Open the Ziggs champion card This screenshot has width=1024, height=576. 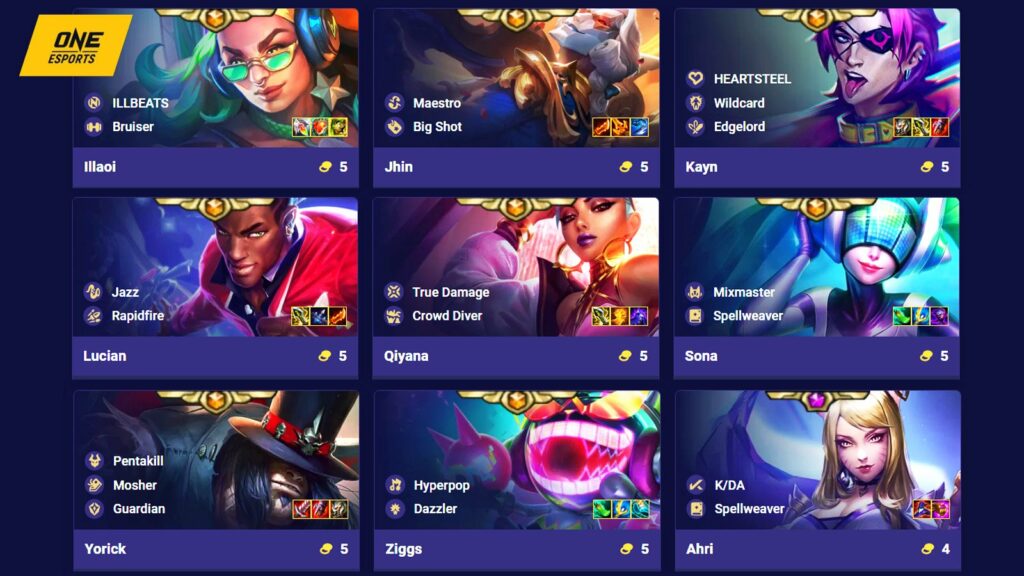click(x=516, y=480)
